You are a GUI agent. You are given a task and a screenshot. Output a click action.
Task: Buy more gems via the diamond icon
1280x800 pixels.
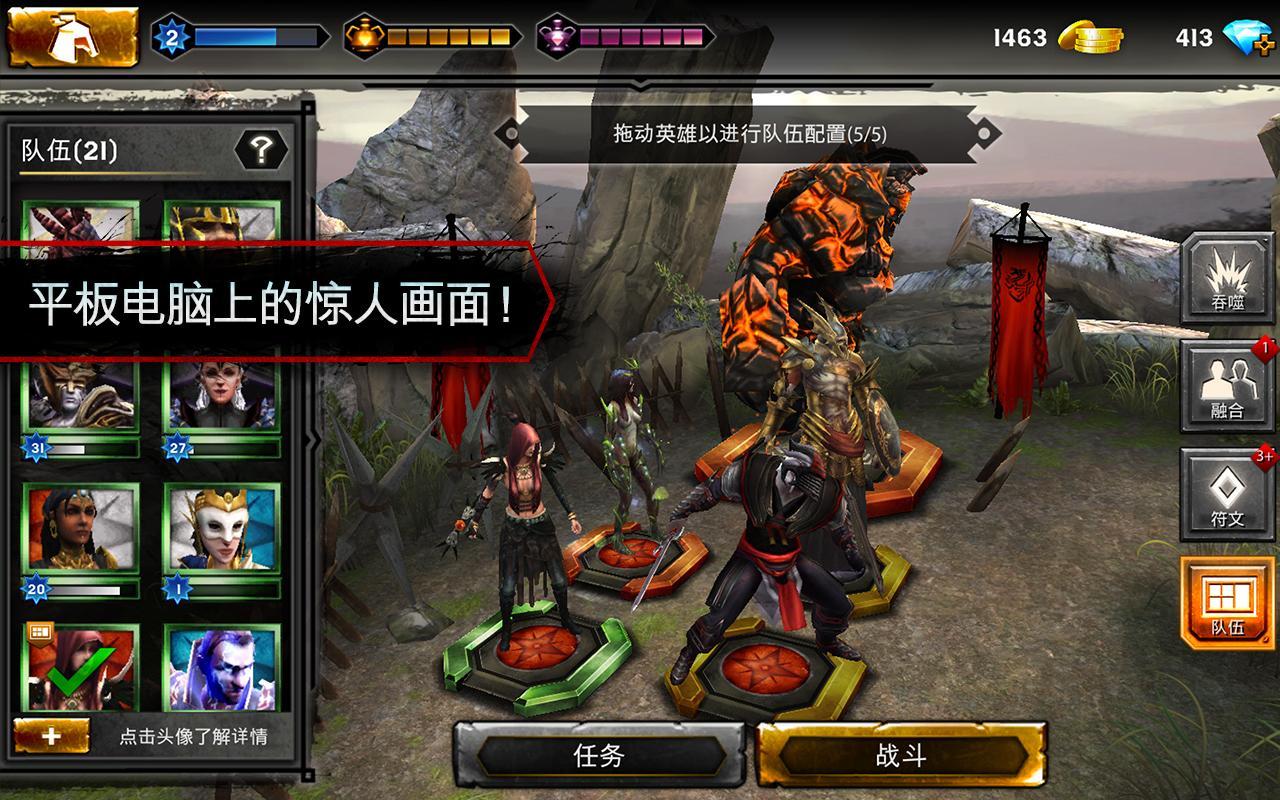[1248, 39]
